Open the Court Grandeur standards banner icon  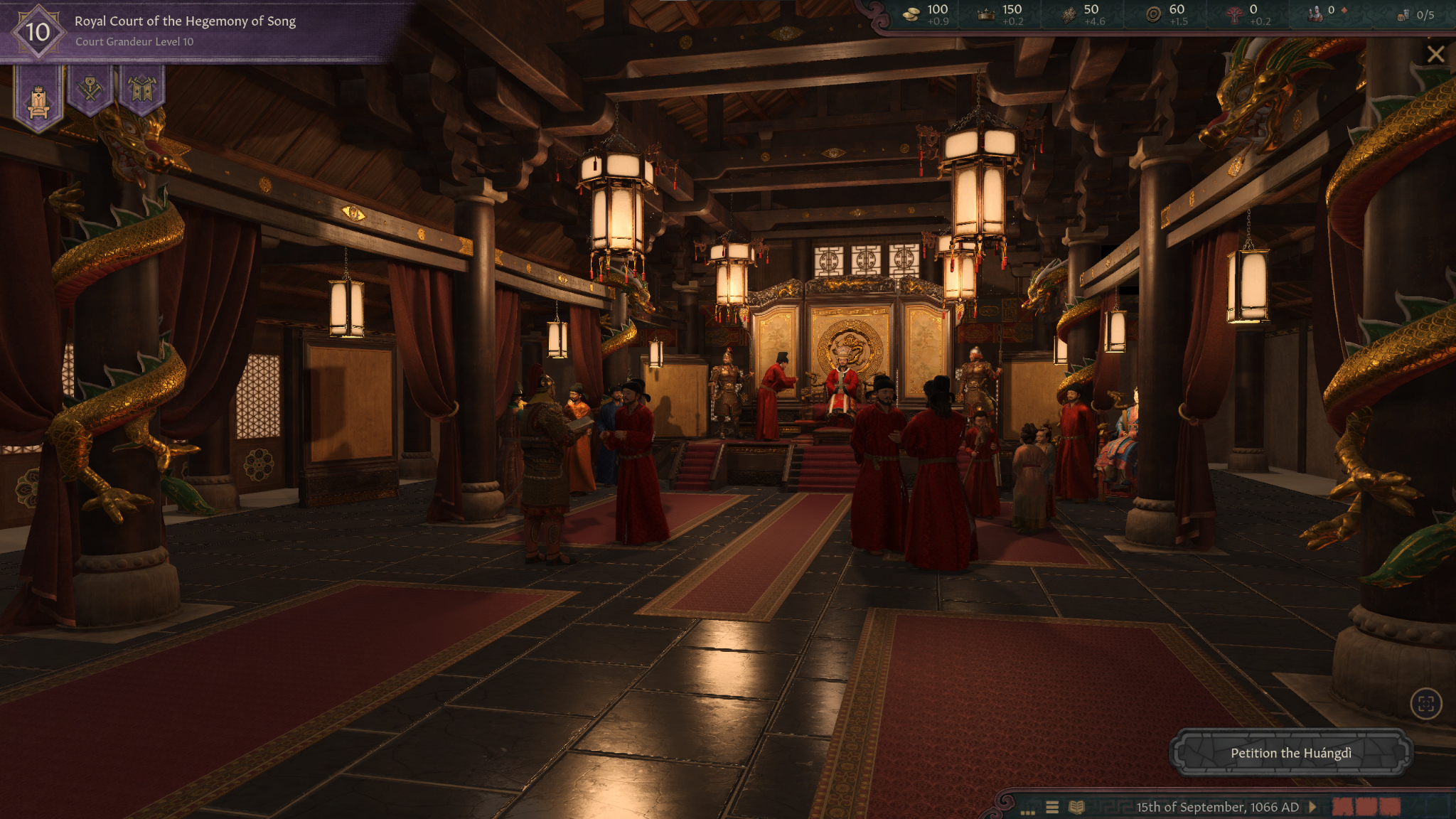click(141, 91)
